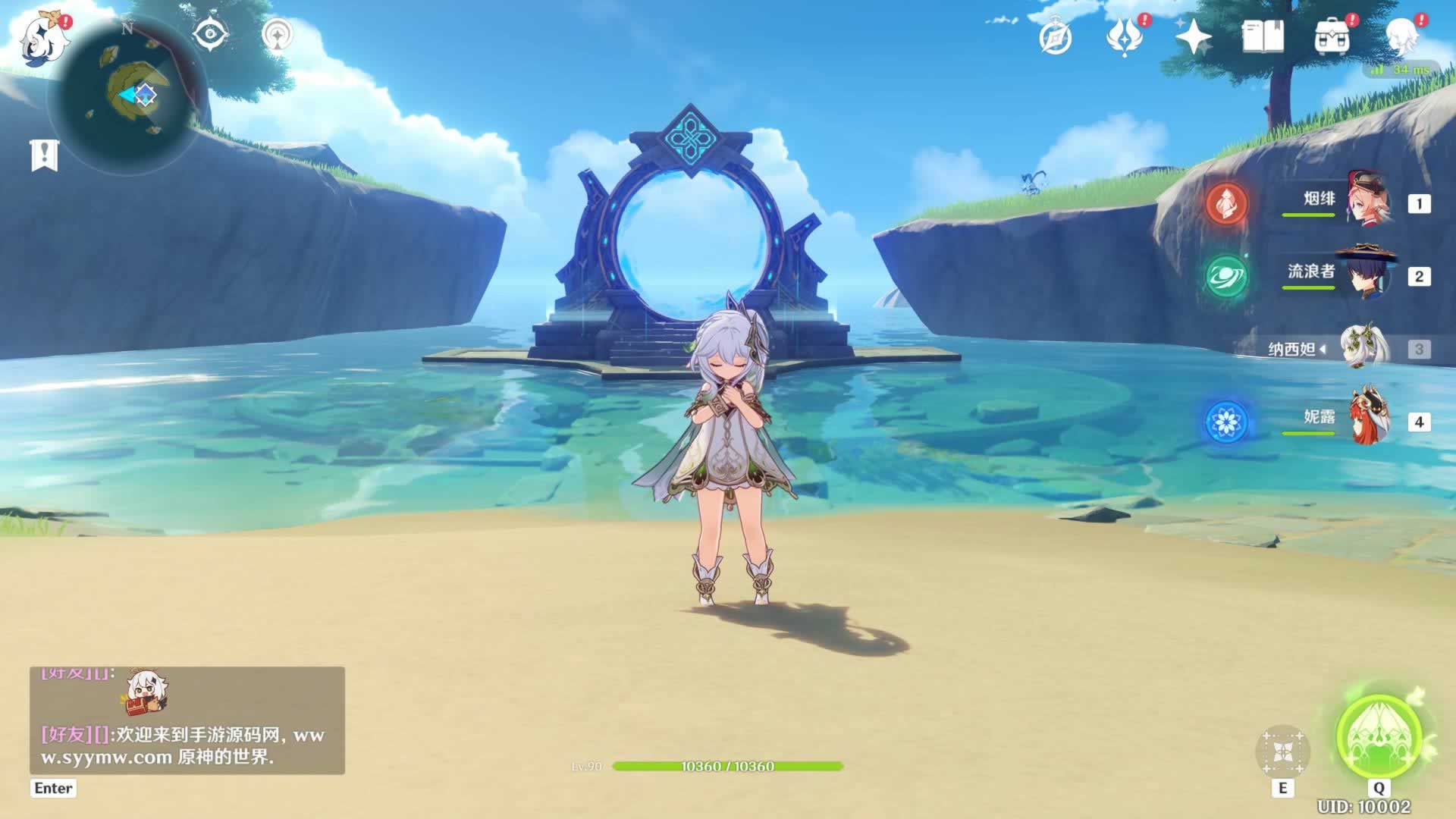The height and width of the screenshot is (819, 1456).
Task: Open the compass events icon
Action: point(1055,38)
